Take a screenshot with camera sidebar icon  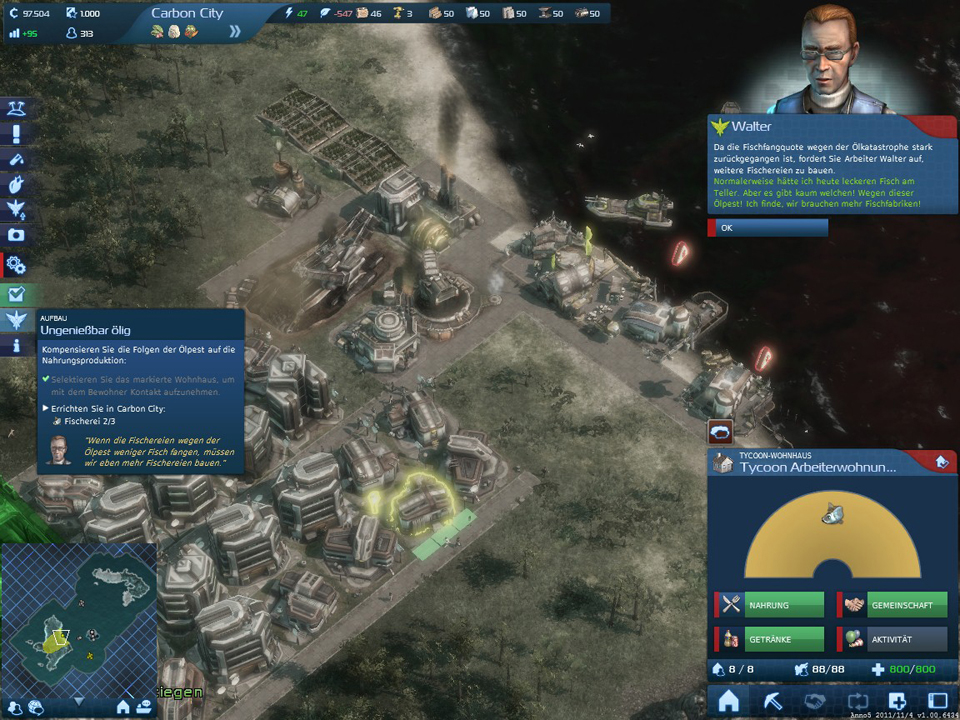(16, 235)
